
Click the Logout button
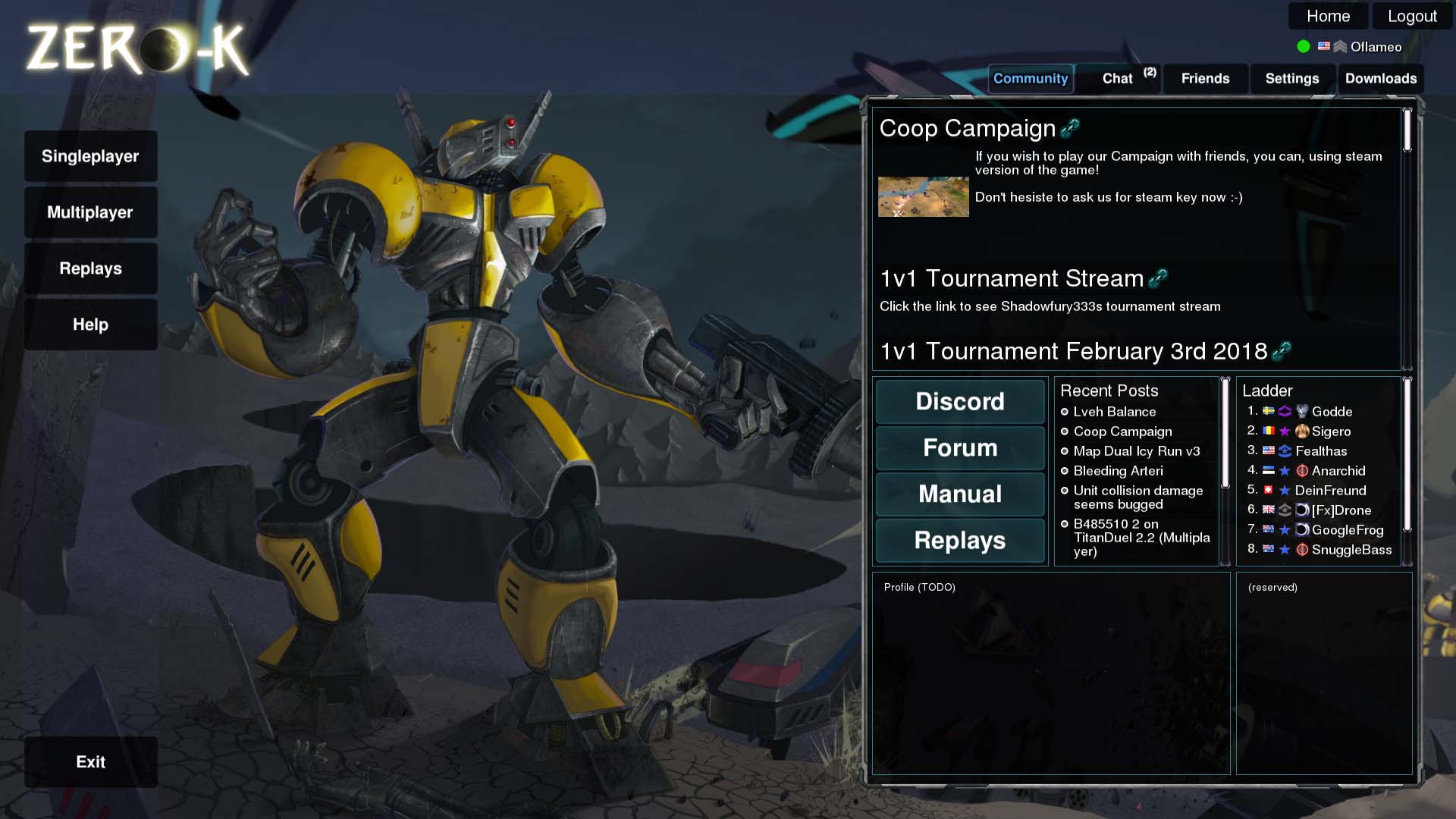[1411, 15]
